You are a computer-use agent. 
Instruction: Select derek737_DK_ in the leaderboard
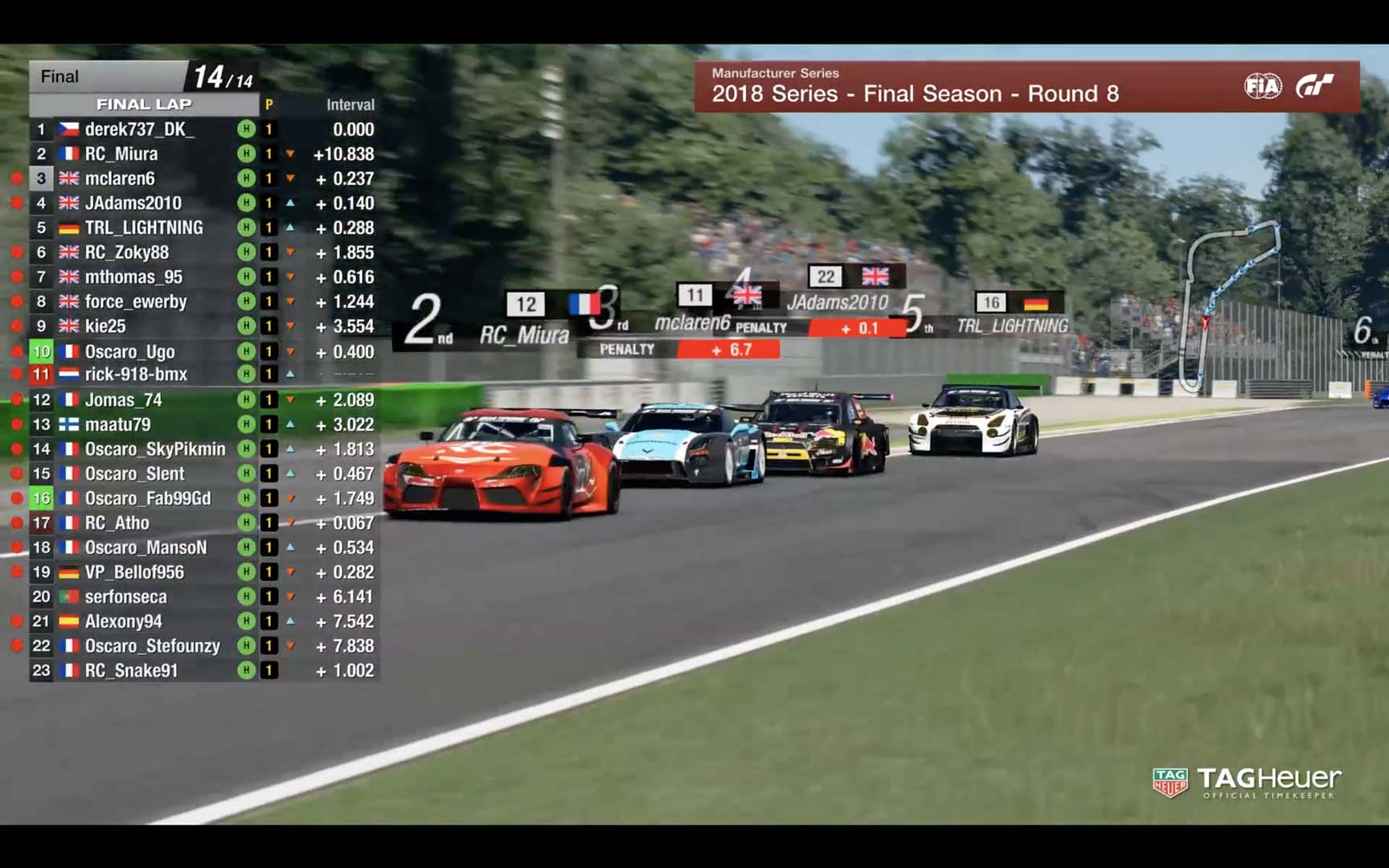click(139, 129)
